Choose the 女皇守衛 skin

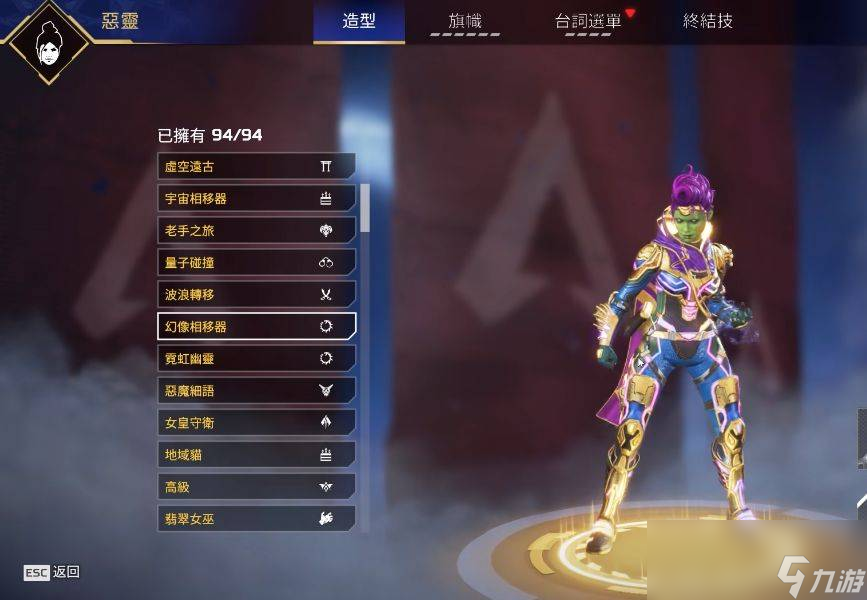(x=256, y=422)
